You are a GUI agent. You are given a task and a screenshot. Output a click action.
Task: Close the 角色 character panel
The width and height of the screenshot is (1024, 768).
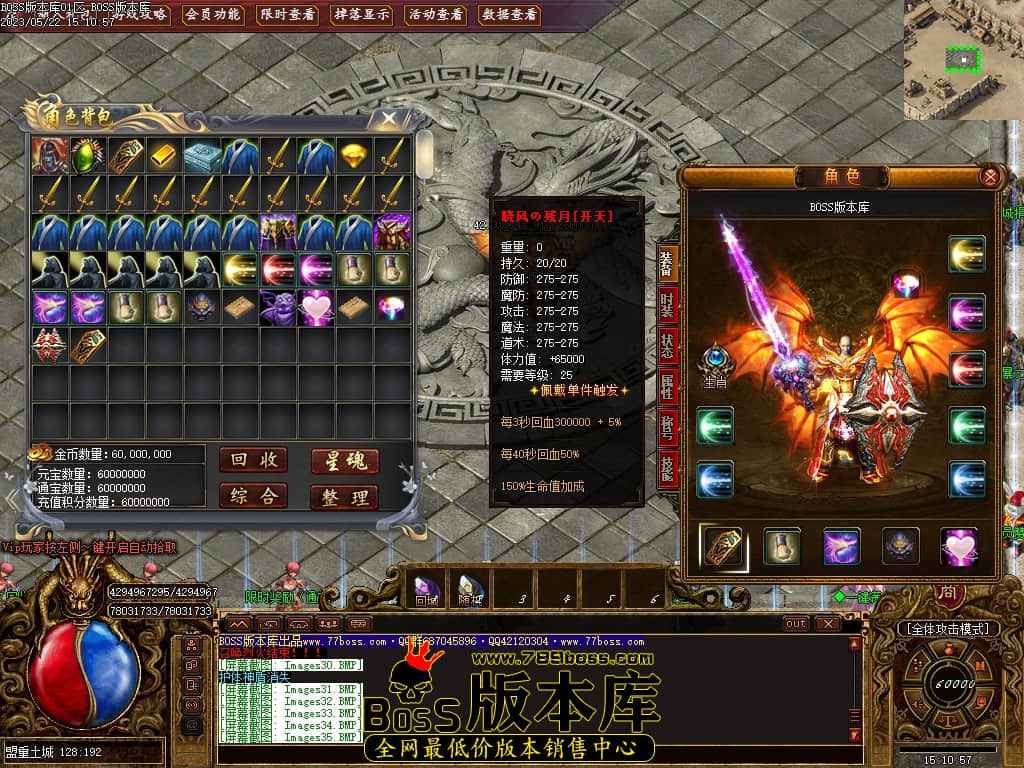989,177
